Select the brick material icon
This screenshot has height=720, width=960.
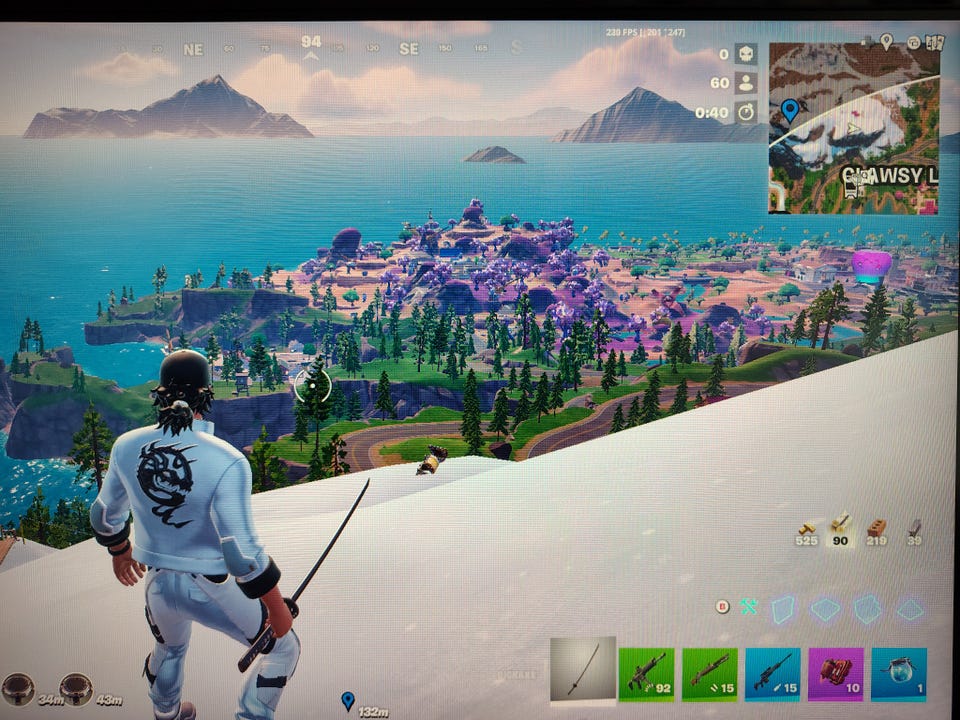tap(877, 527)
